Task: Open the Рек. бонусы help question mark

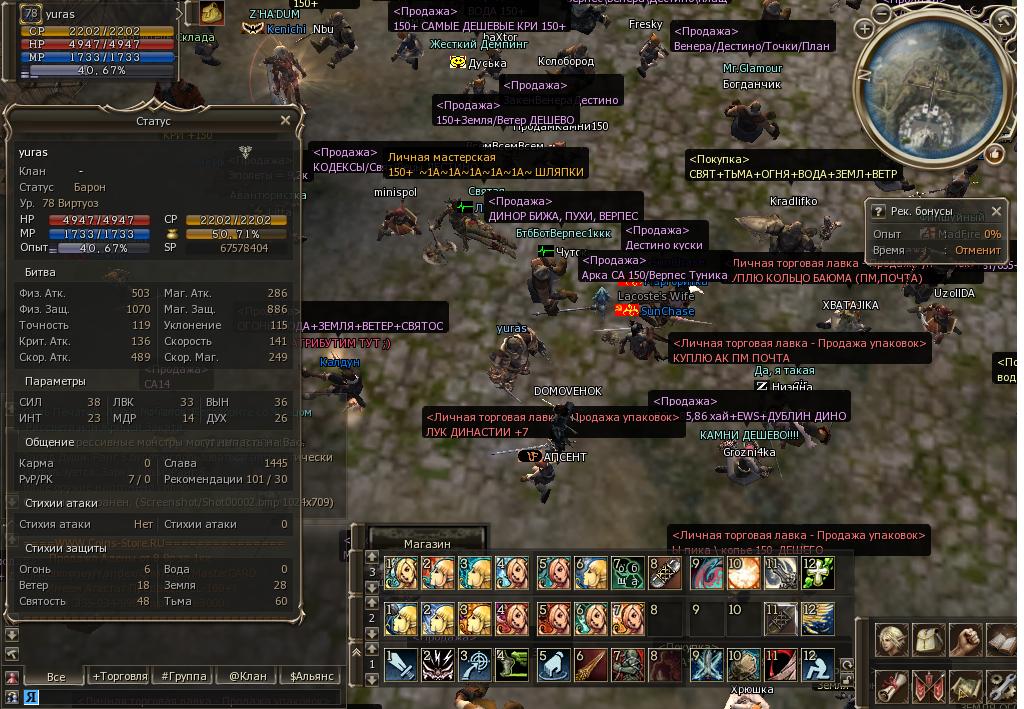Action: (x=878, y=211)
